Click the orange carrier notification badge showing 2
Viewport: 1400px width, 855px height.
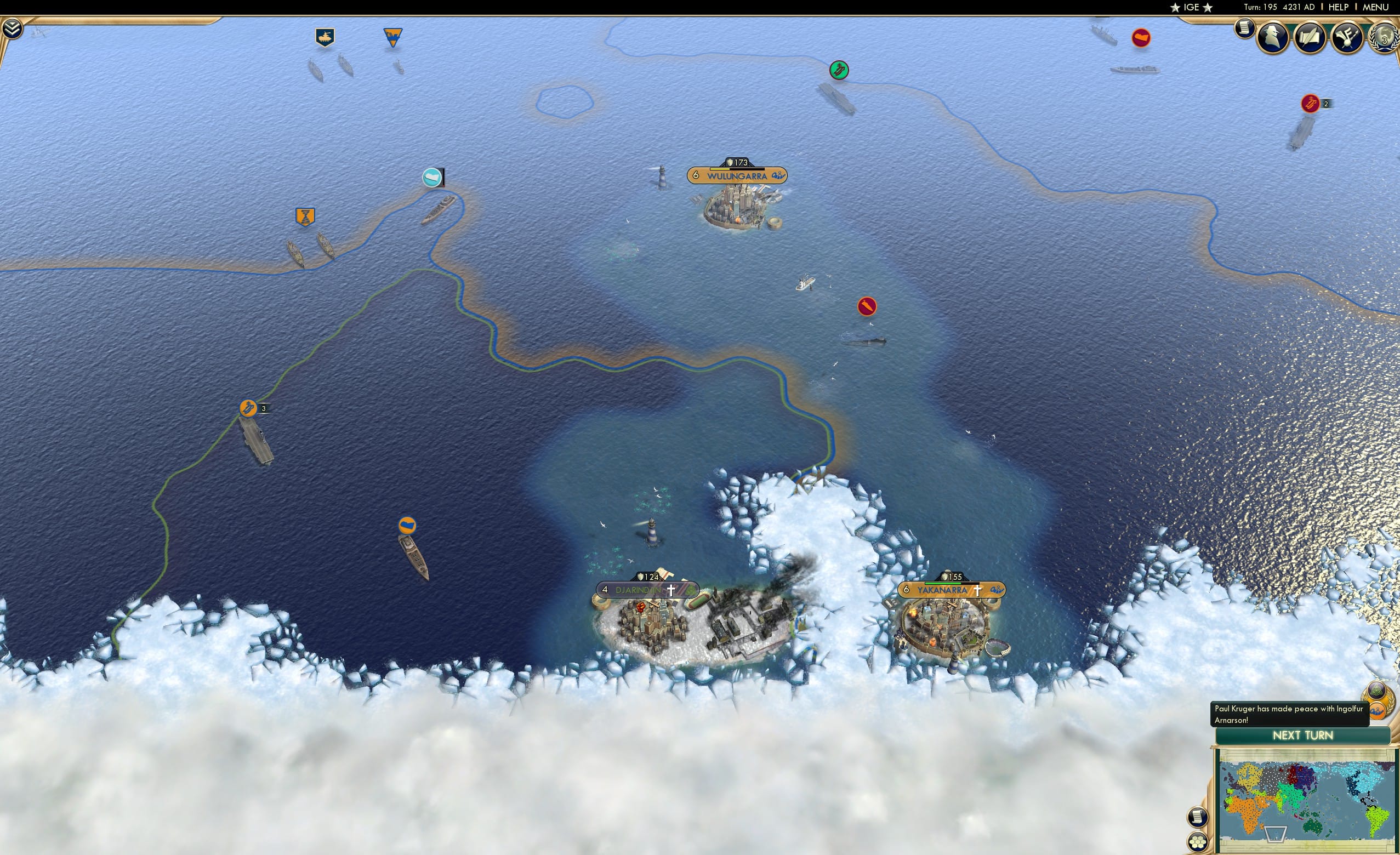[x=1311, y=104]
